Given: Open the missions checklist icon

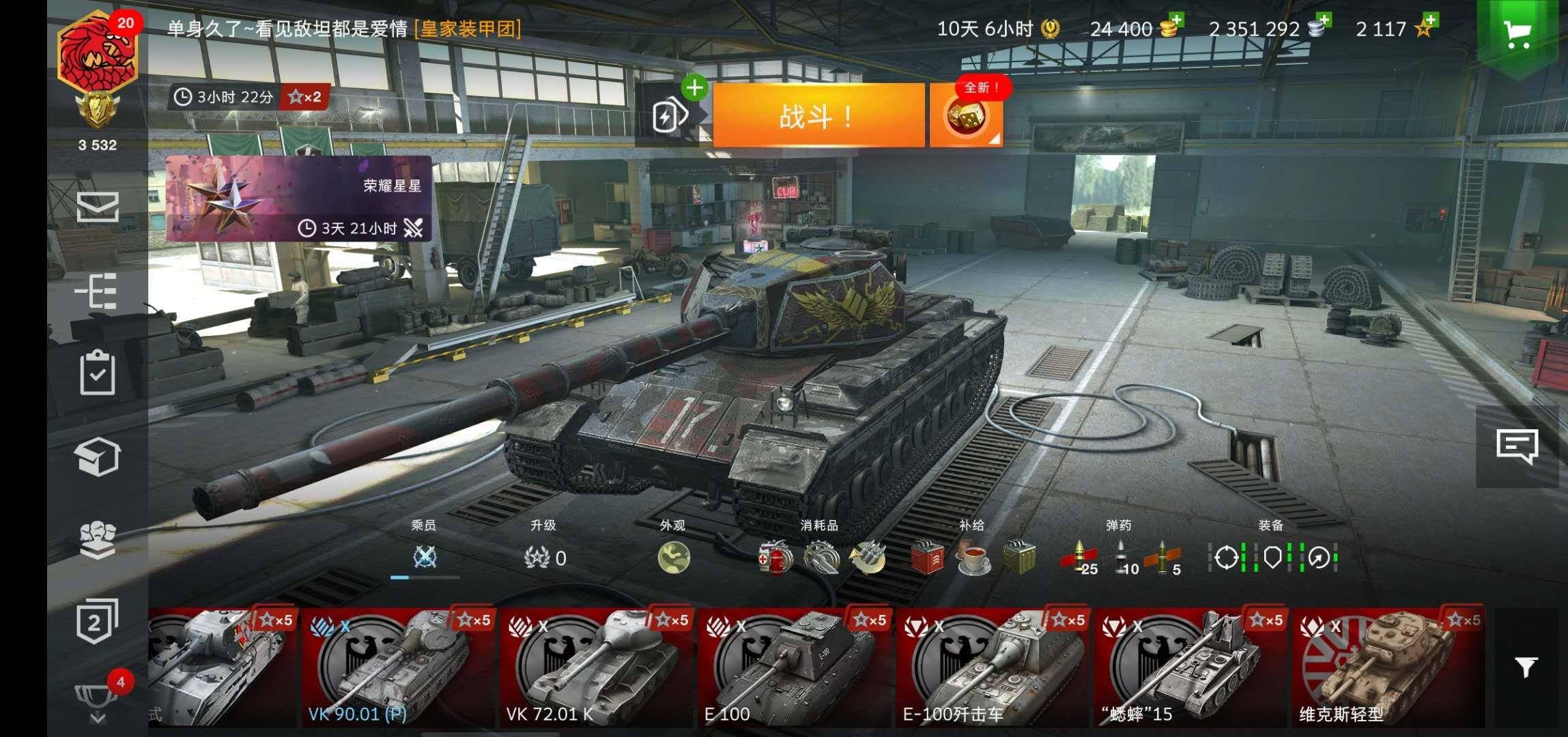Looking at the screenshot, I should (x=98, y=375).
